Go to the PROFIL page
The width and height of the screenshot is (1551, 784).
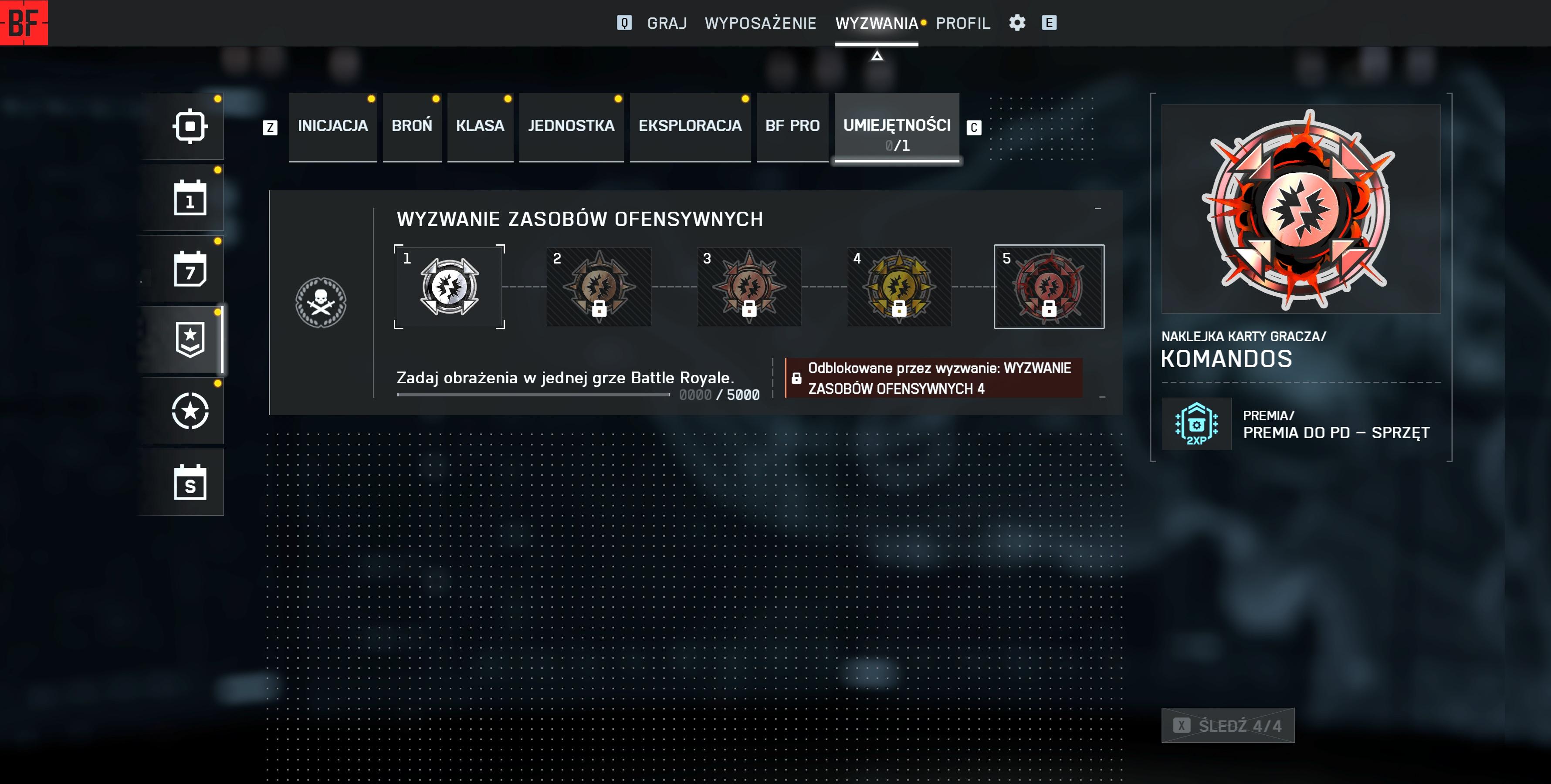pyautogui.click(x=963, y=24)
